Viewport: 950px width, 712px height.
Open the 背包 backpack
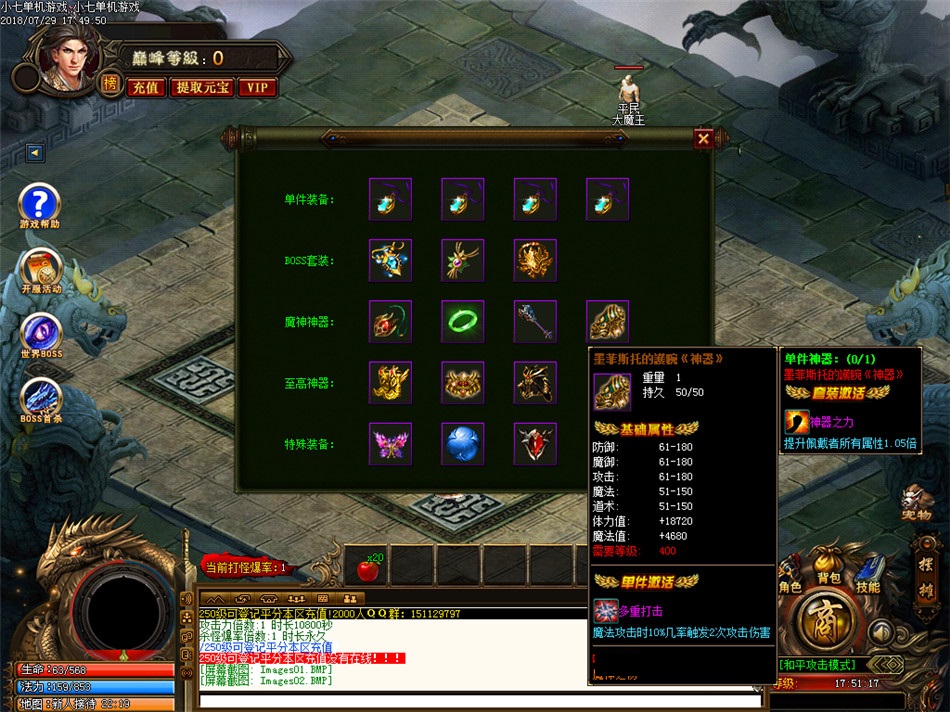pos(828,566)
